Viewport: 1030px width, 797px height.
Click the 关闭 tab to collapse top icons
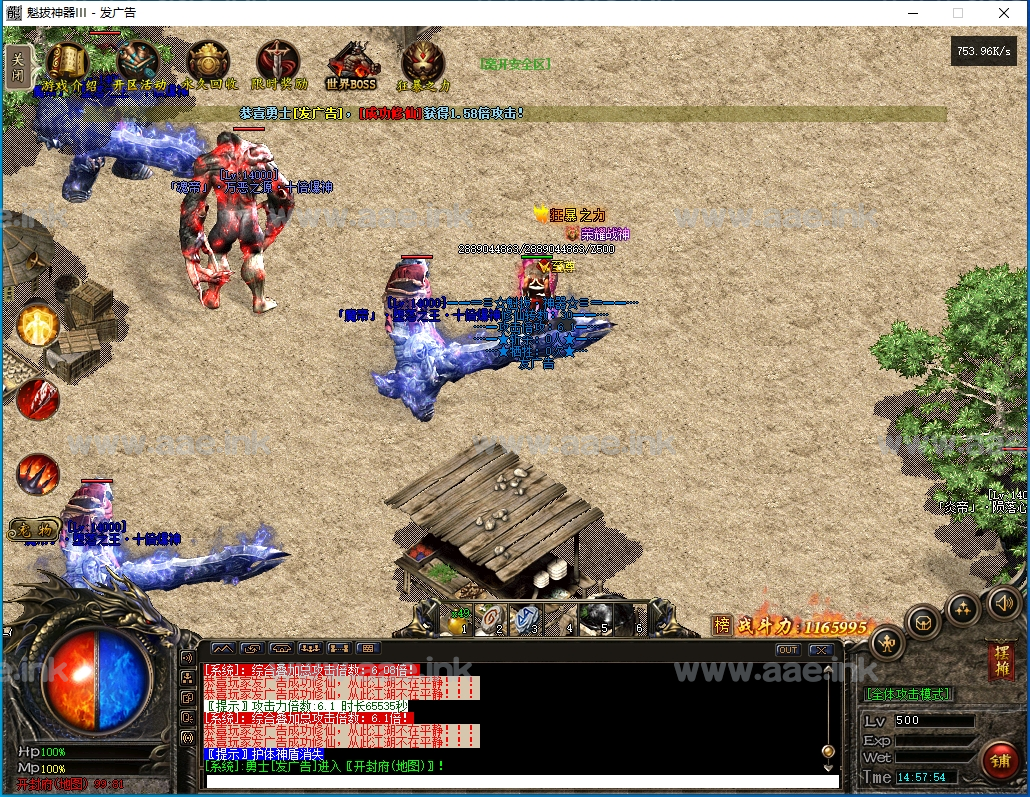point(17,66)
